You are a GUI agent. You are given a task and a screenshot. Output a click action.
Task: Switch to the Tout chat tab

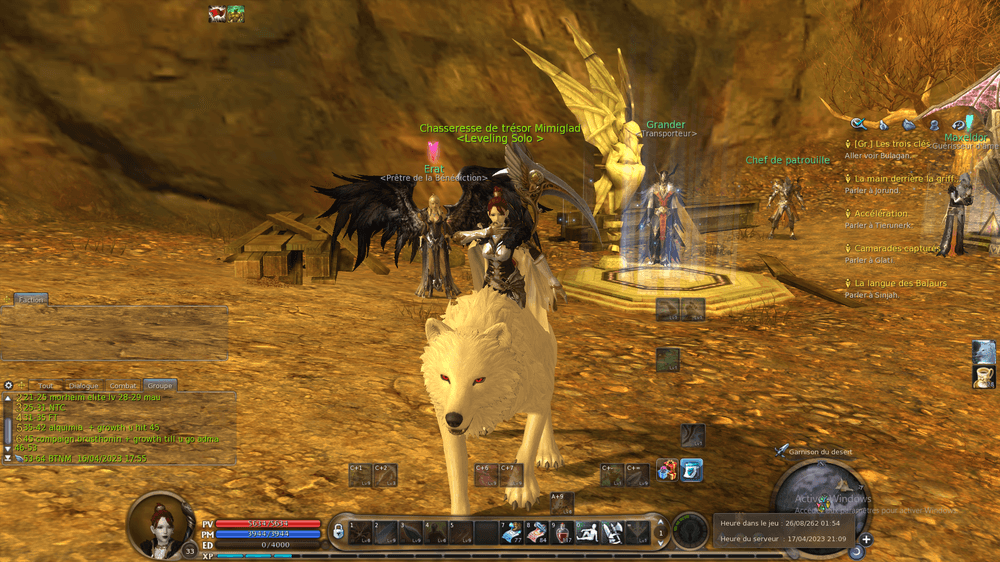coord(46,385)
